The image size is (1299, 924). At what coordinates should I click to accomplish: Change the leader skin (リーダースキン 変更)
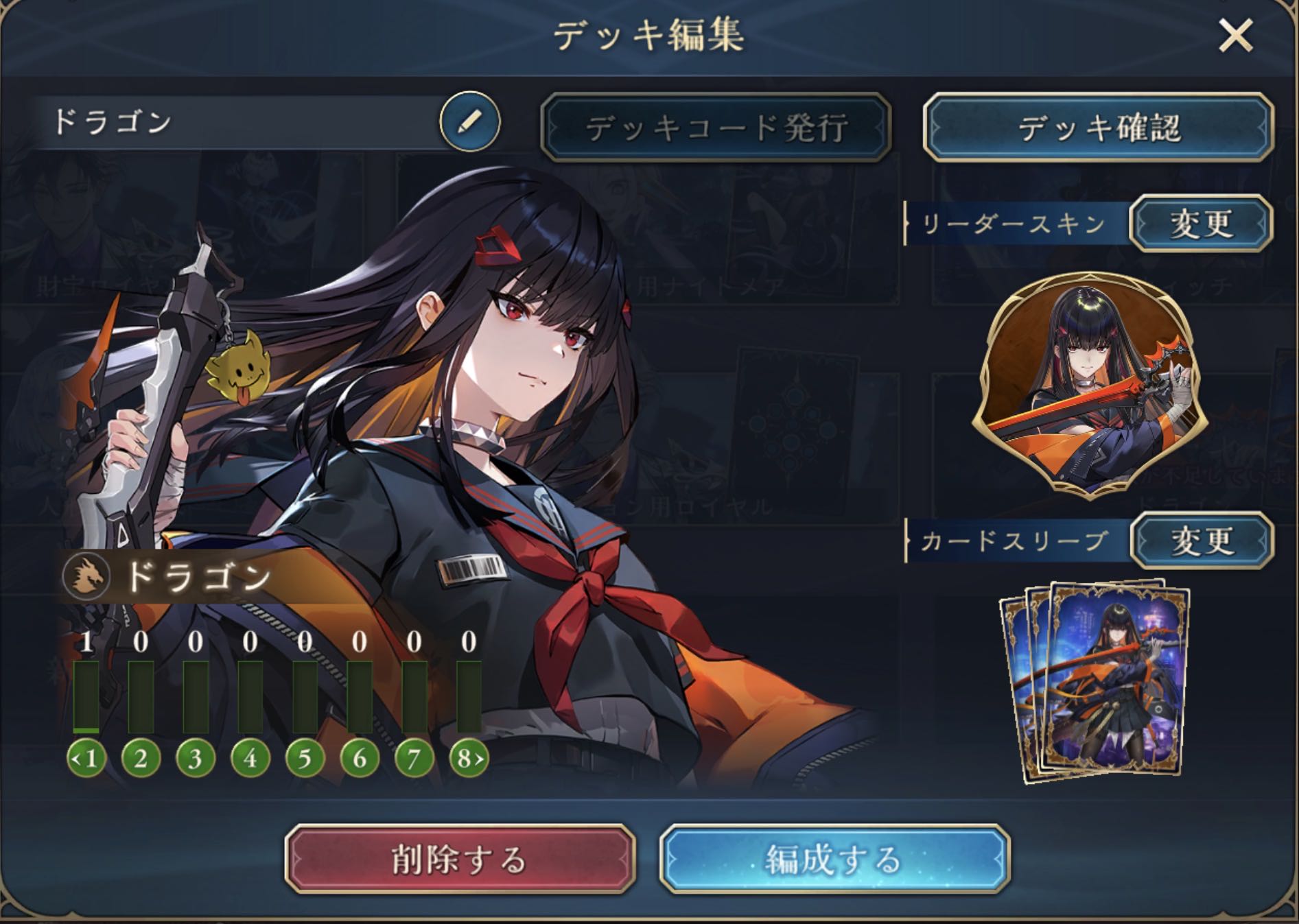(1201, 224)
